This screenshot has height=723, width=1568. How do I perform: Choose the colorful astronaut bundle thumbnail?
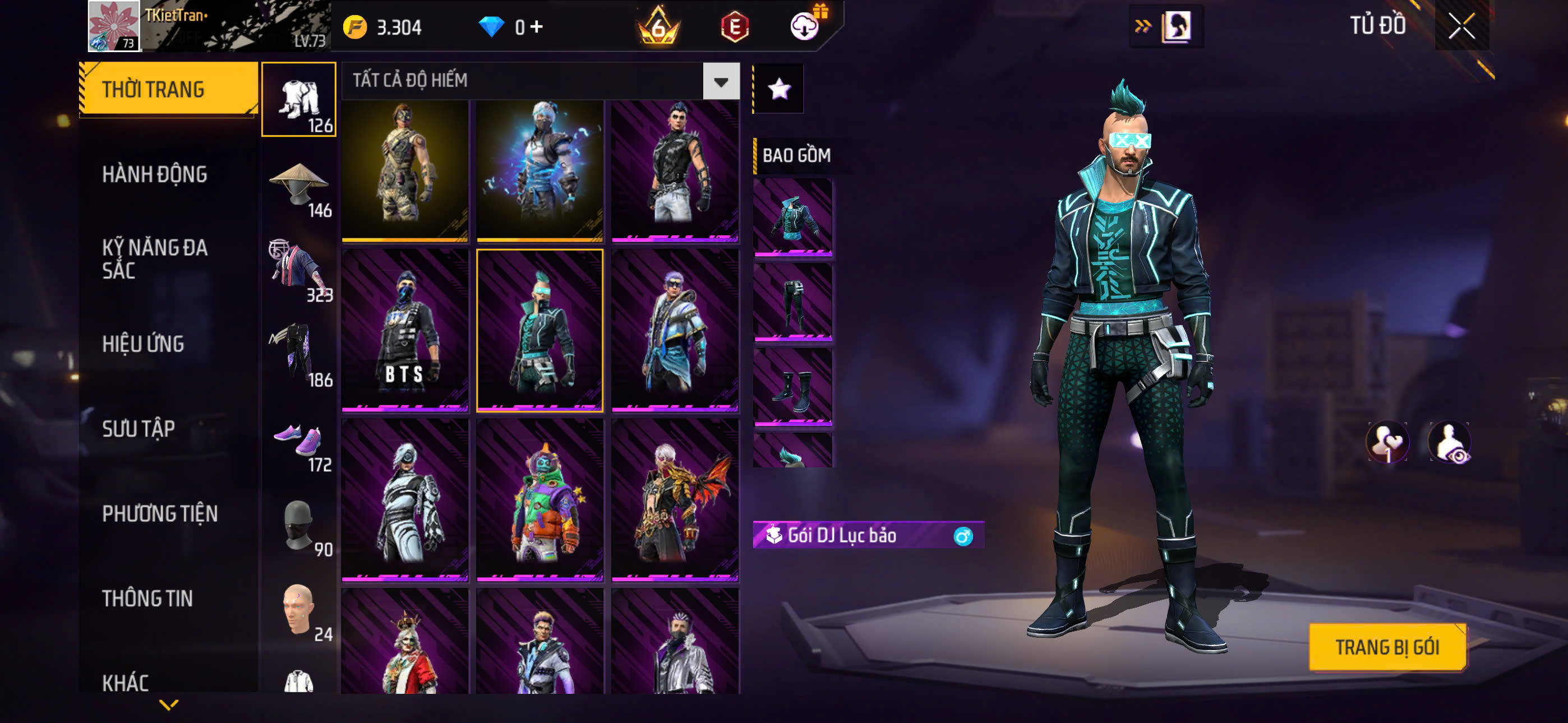point(540,499)
